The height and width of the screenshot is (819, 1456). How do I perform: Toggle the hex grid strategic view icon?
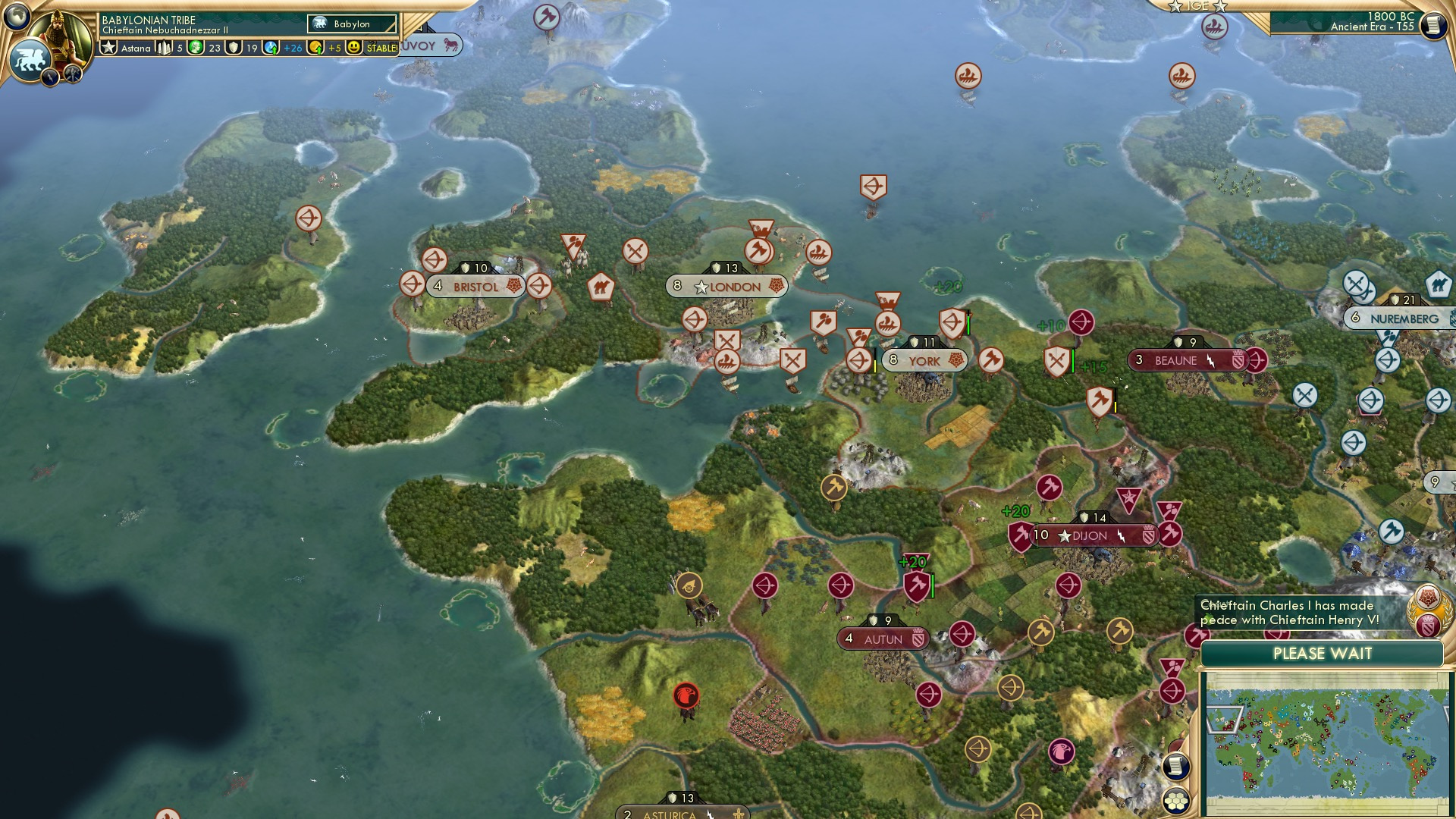click(x=1178, y=799)
